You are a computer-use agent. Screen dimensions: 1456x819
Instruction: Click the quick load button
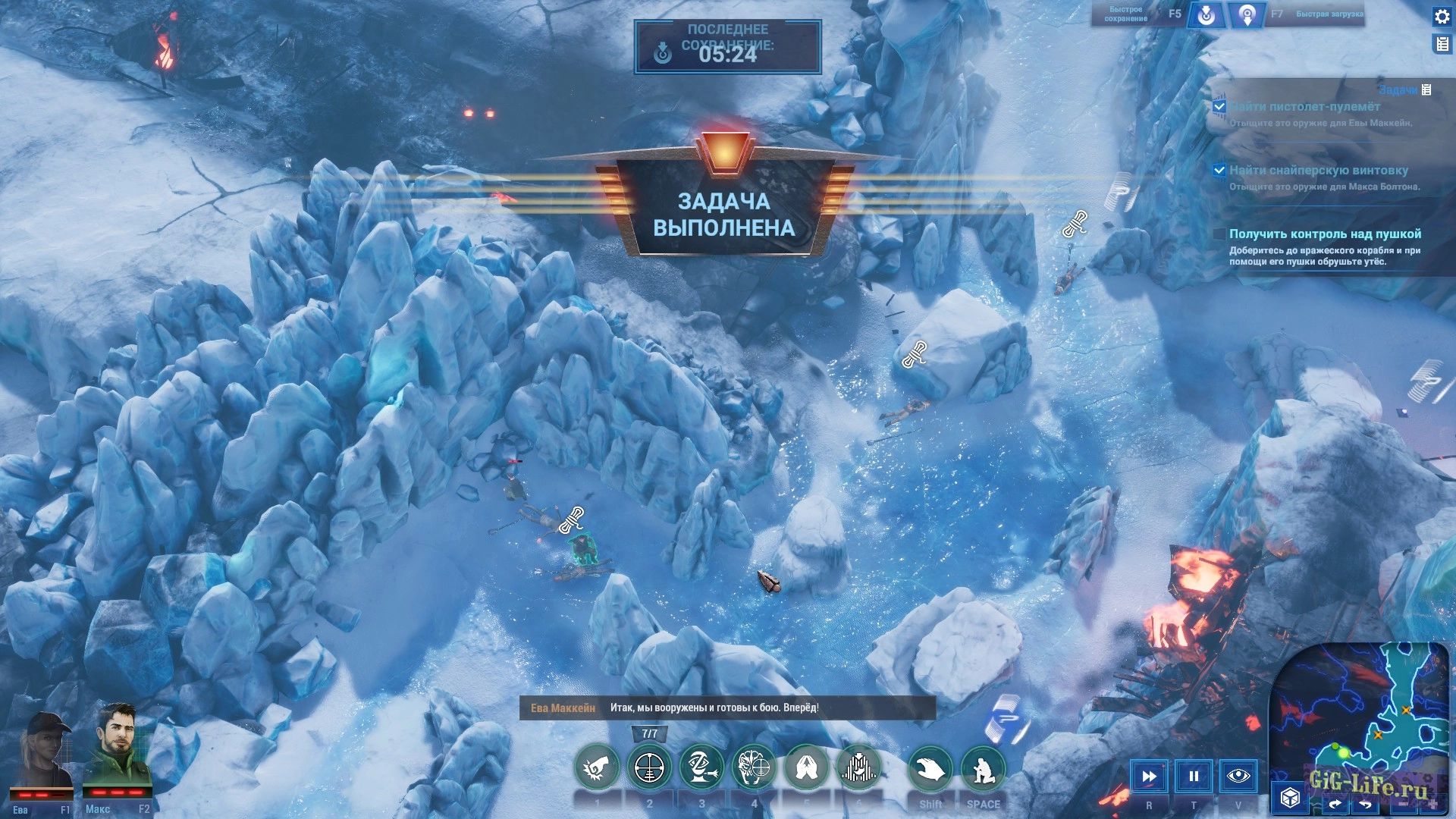click(x=1247, y=15)
